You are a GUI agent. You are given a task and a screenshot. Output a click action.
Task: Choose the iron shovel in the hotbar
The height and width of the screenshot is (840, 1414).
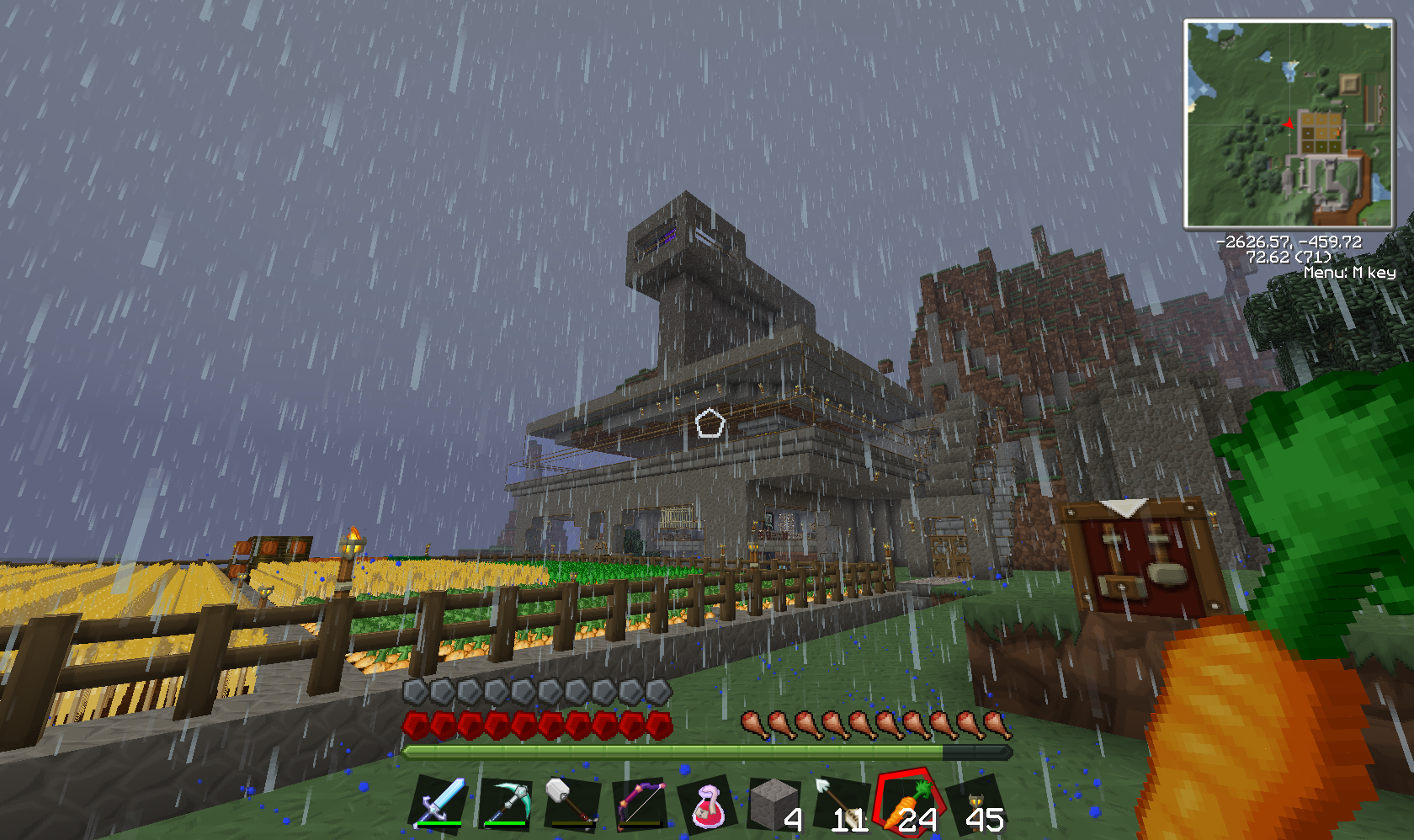pos(571,804)
